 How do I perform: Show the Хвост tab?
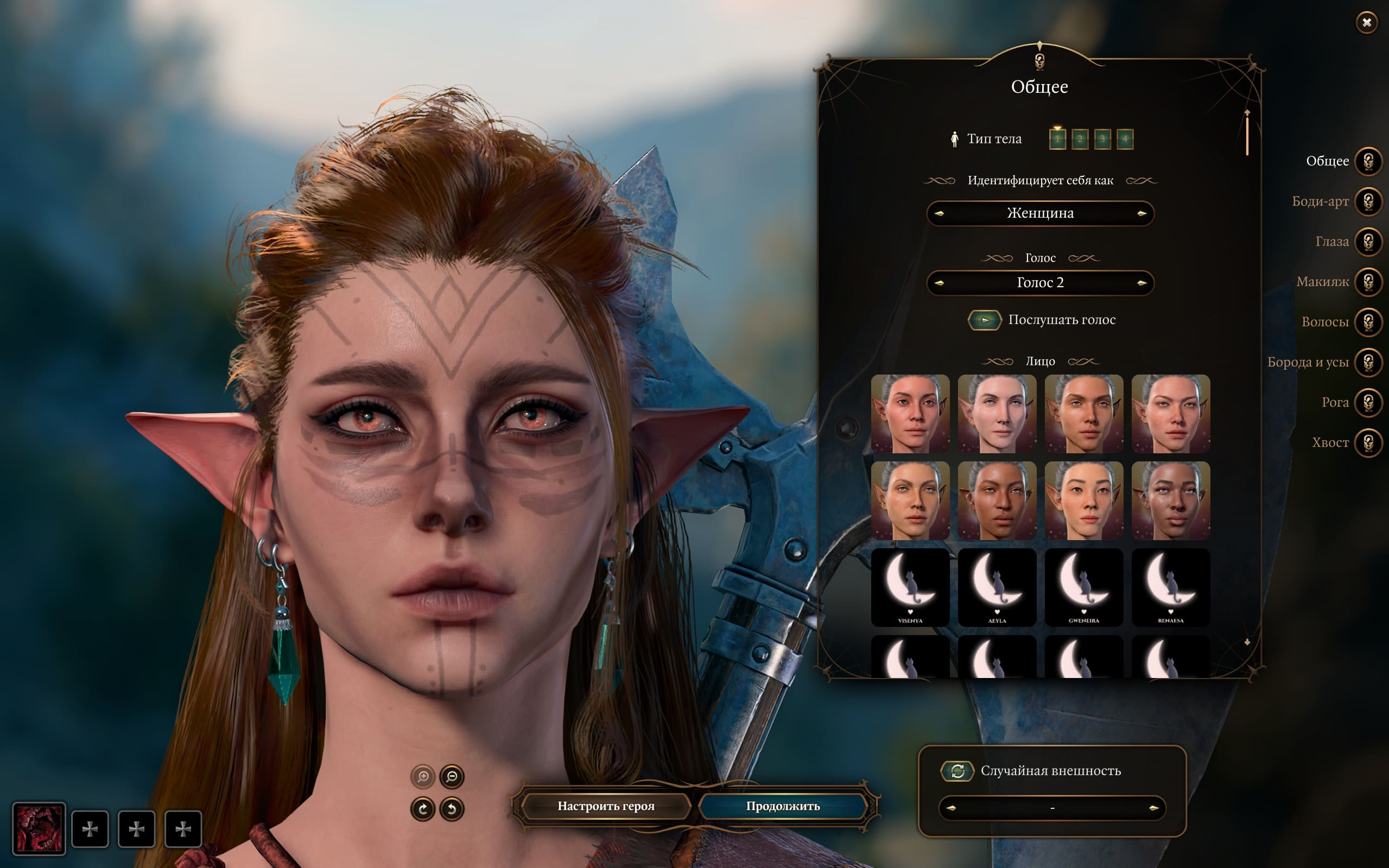[x=1368, y=442]
